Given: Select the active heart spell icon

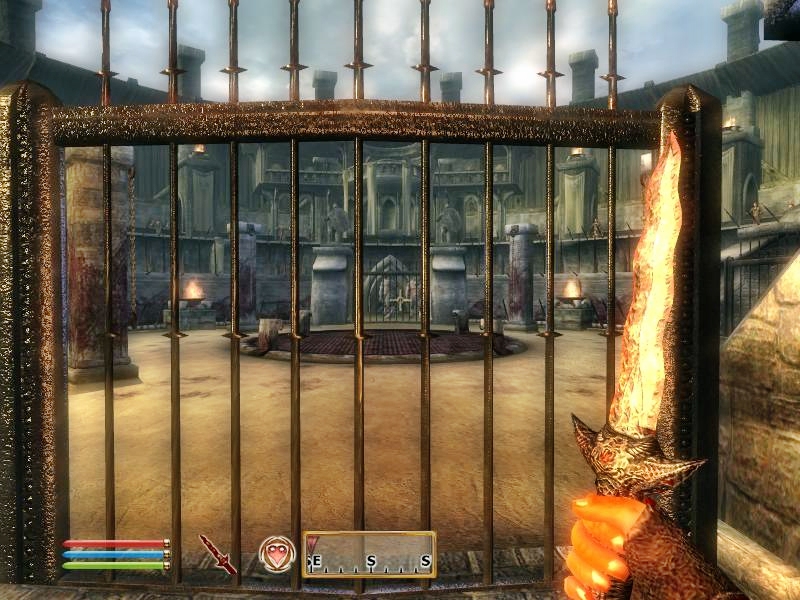Looking at the screenshot, I should pos(276,553).
